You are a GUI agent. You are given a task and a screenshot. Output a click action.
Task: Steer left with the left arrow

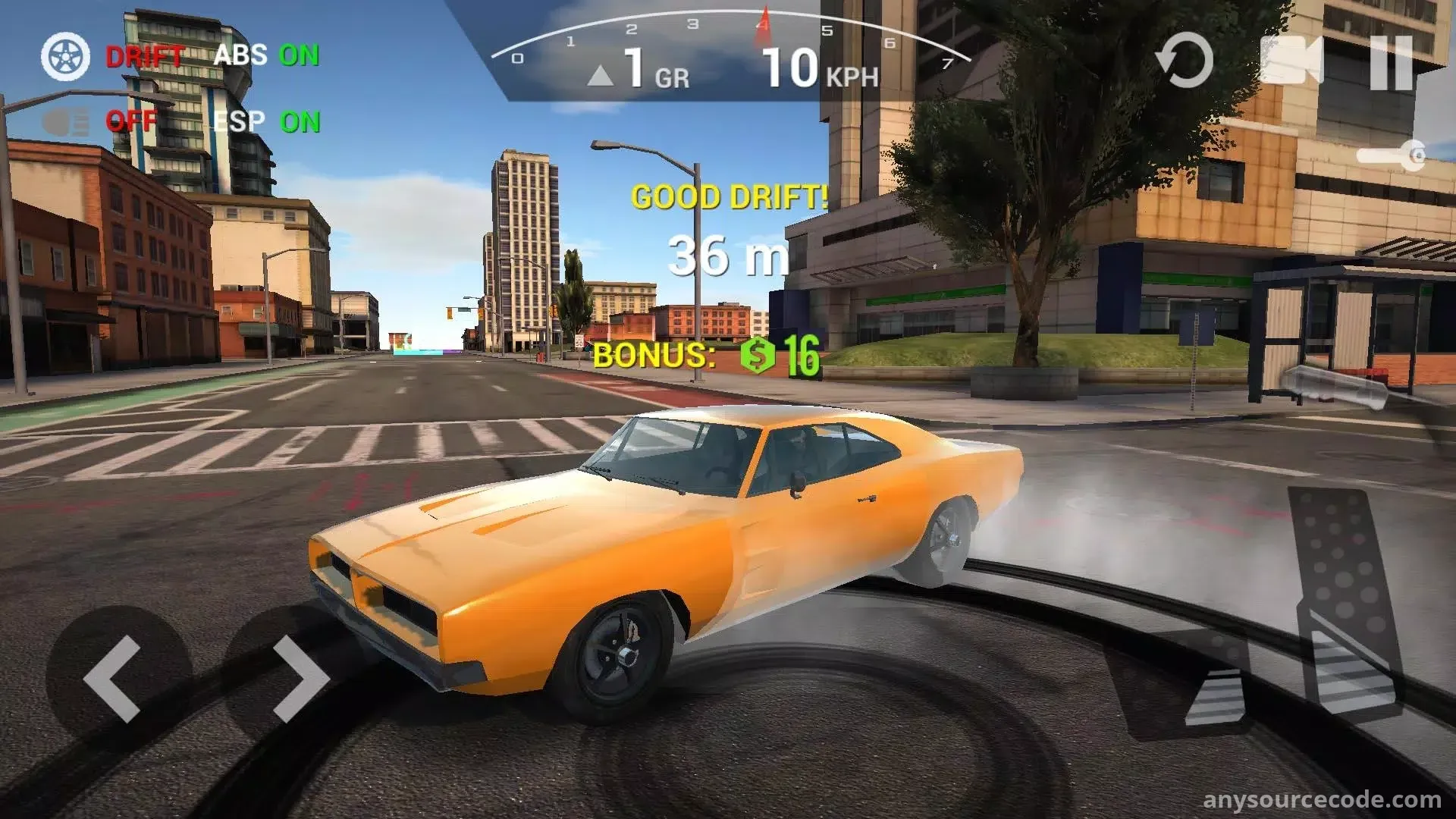(x=115, y=678)
